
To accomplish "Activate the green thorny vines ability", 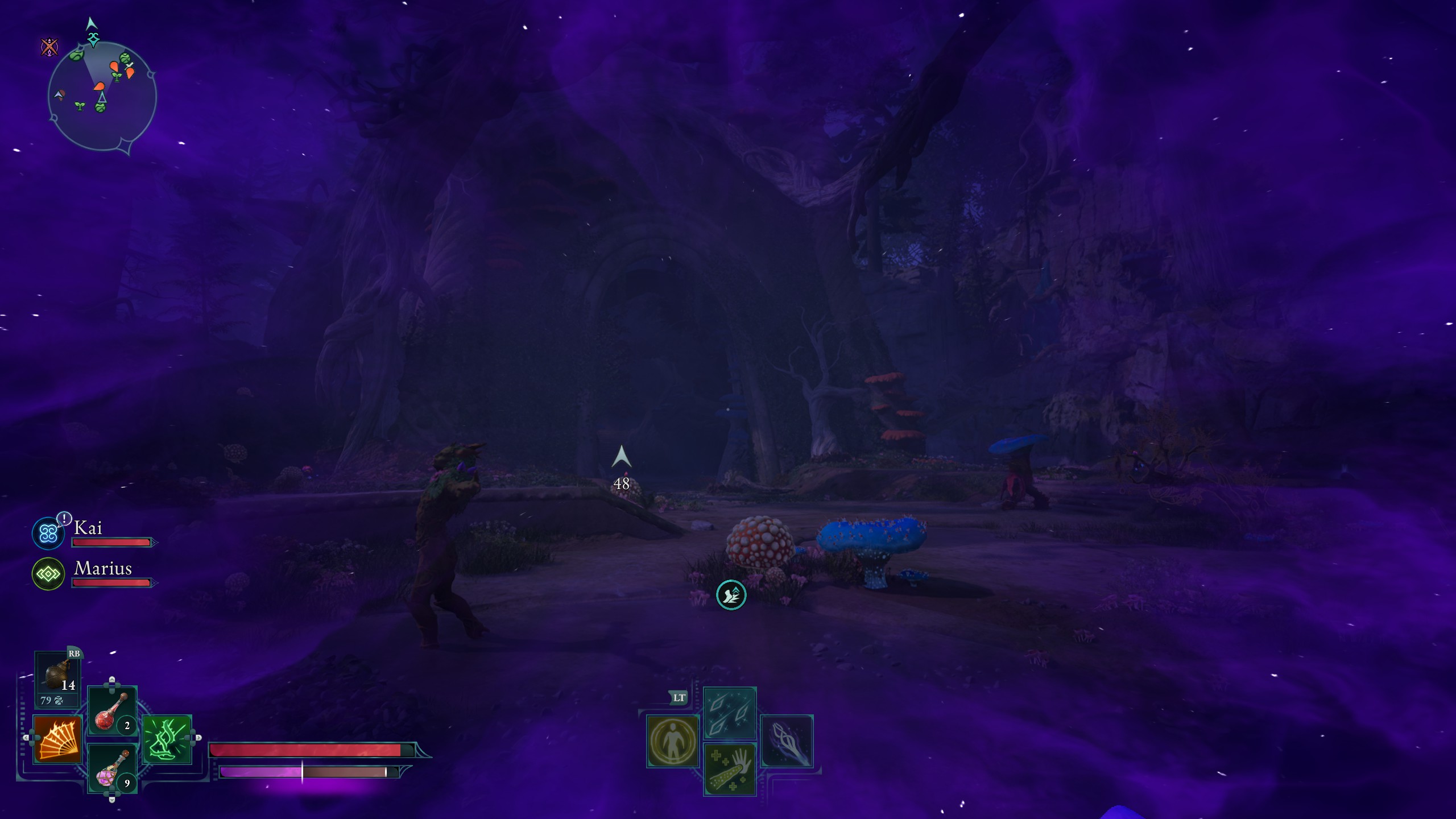I will pos(167,739).
